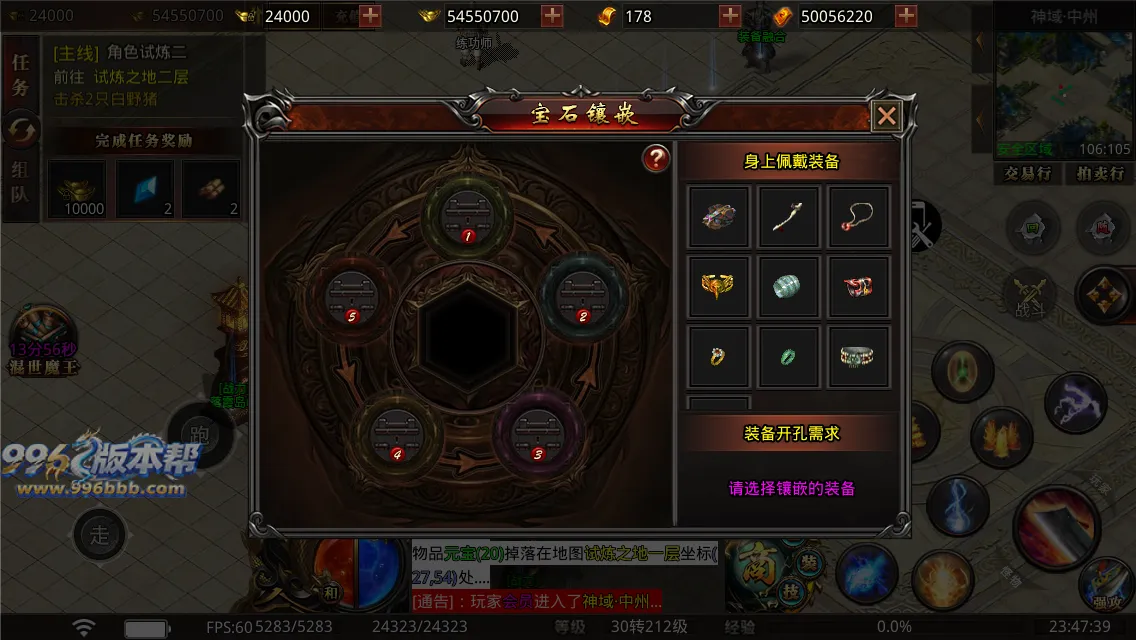Choose the red-gem necklace equipment slot

859,216
